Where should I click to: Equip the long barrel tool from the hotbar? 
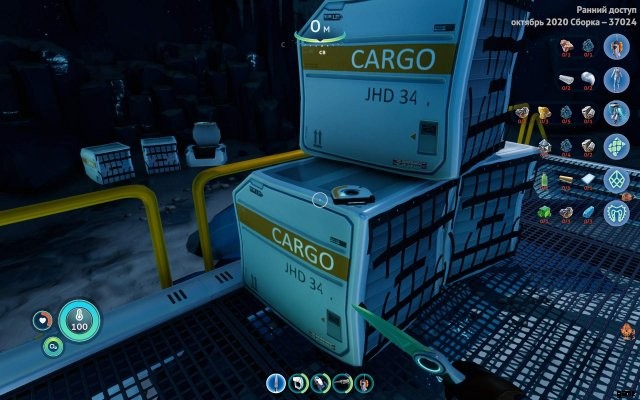click(342, 383)
